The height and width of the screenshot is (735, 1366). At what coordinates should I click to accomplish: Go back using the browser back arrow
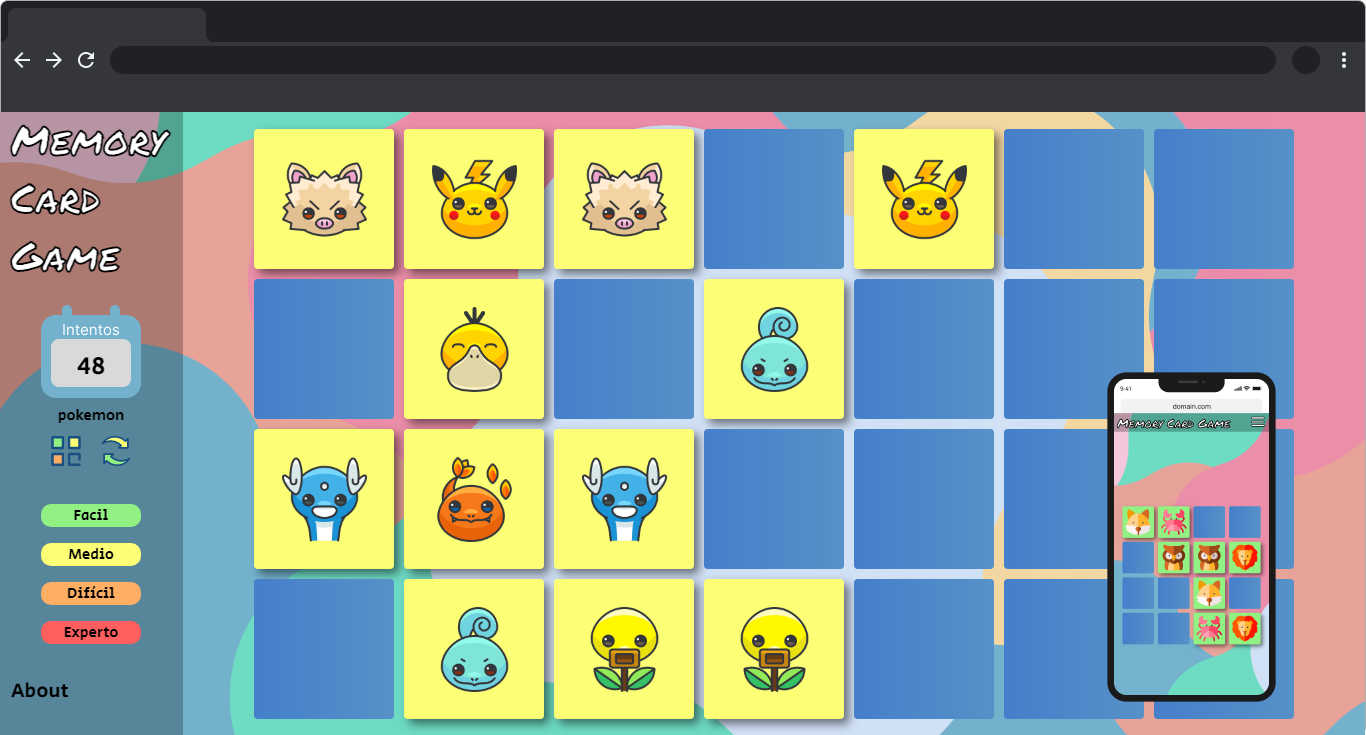(x=22, y=60)
